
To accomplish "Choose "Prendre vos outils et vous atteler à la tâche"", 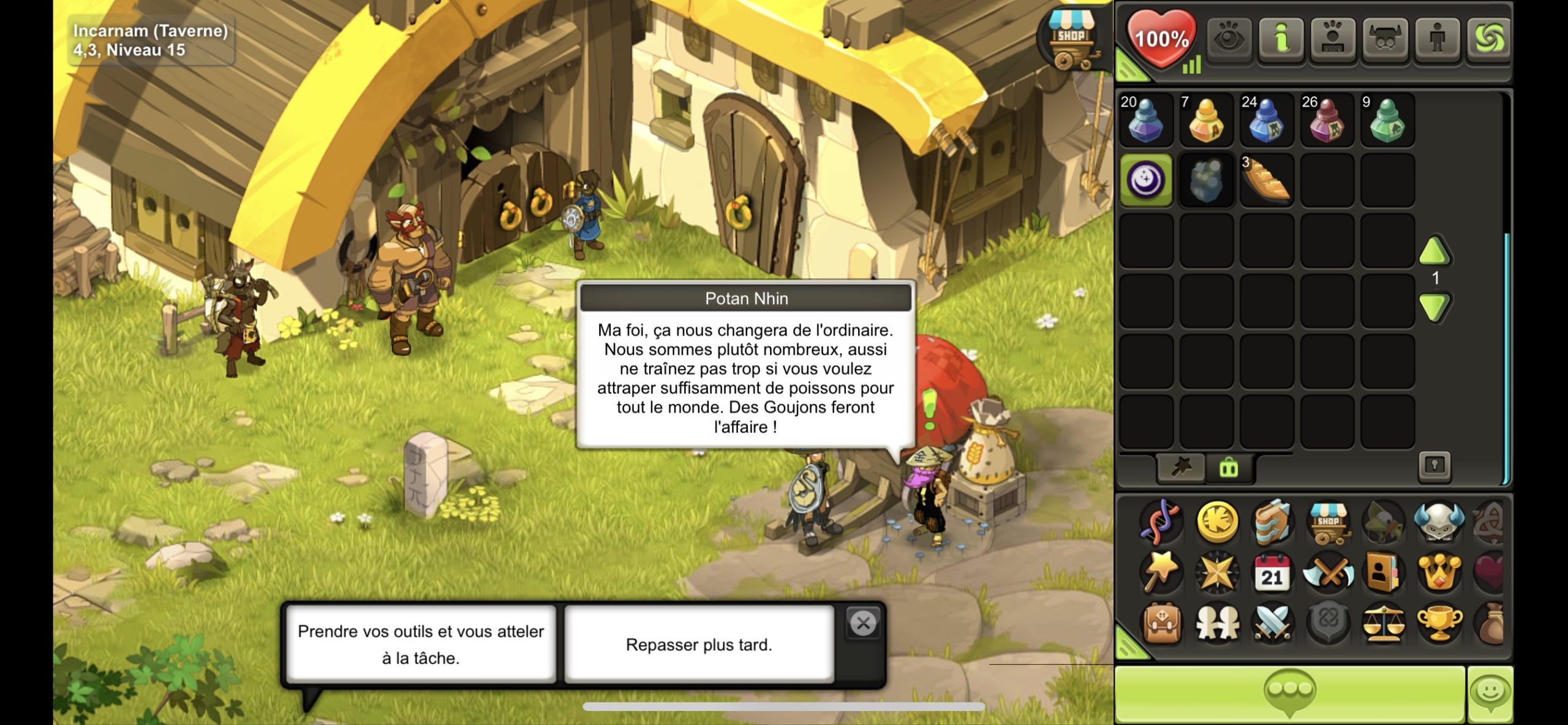I will pos(421,644).
